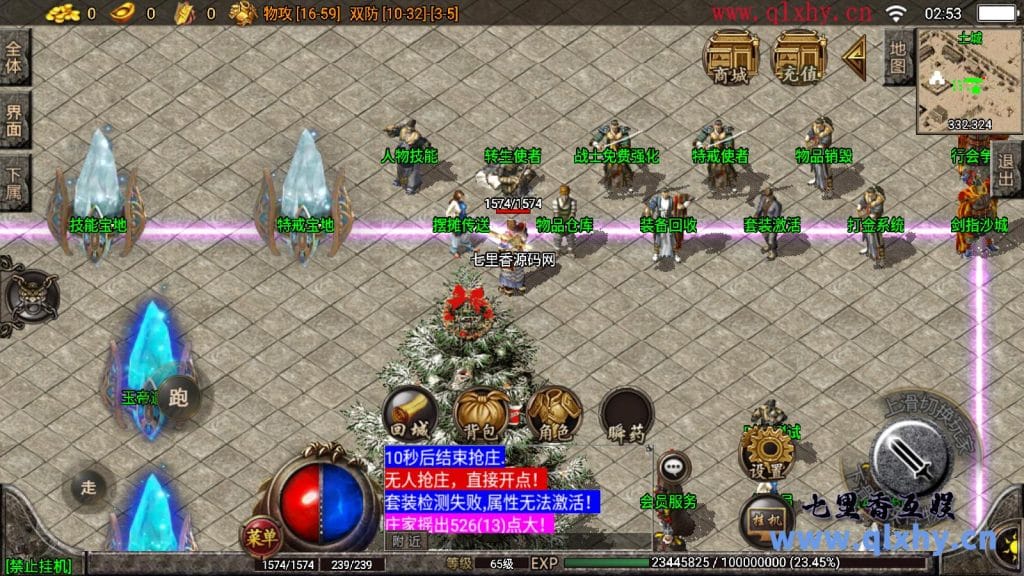Select the 界面 side tab
Image resolution: width=1024 pixels, height=576 pixels.
coord(15,120)
